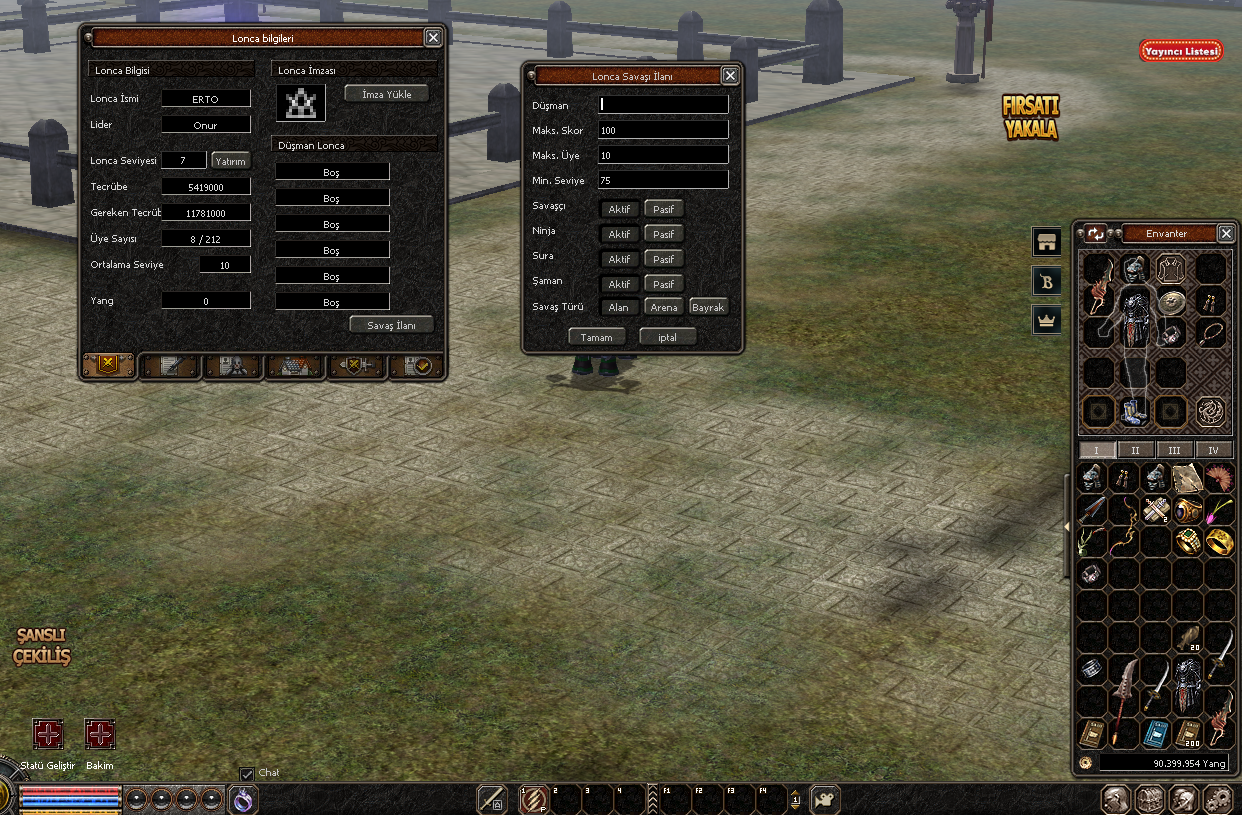The width and height of the screenshot is (1242, 815).
Task: Choose Bayrak war type
Action: click(x=708, y=307)
